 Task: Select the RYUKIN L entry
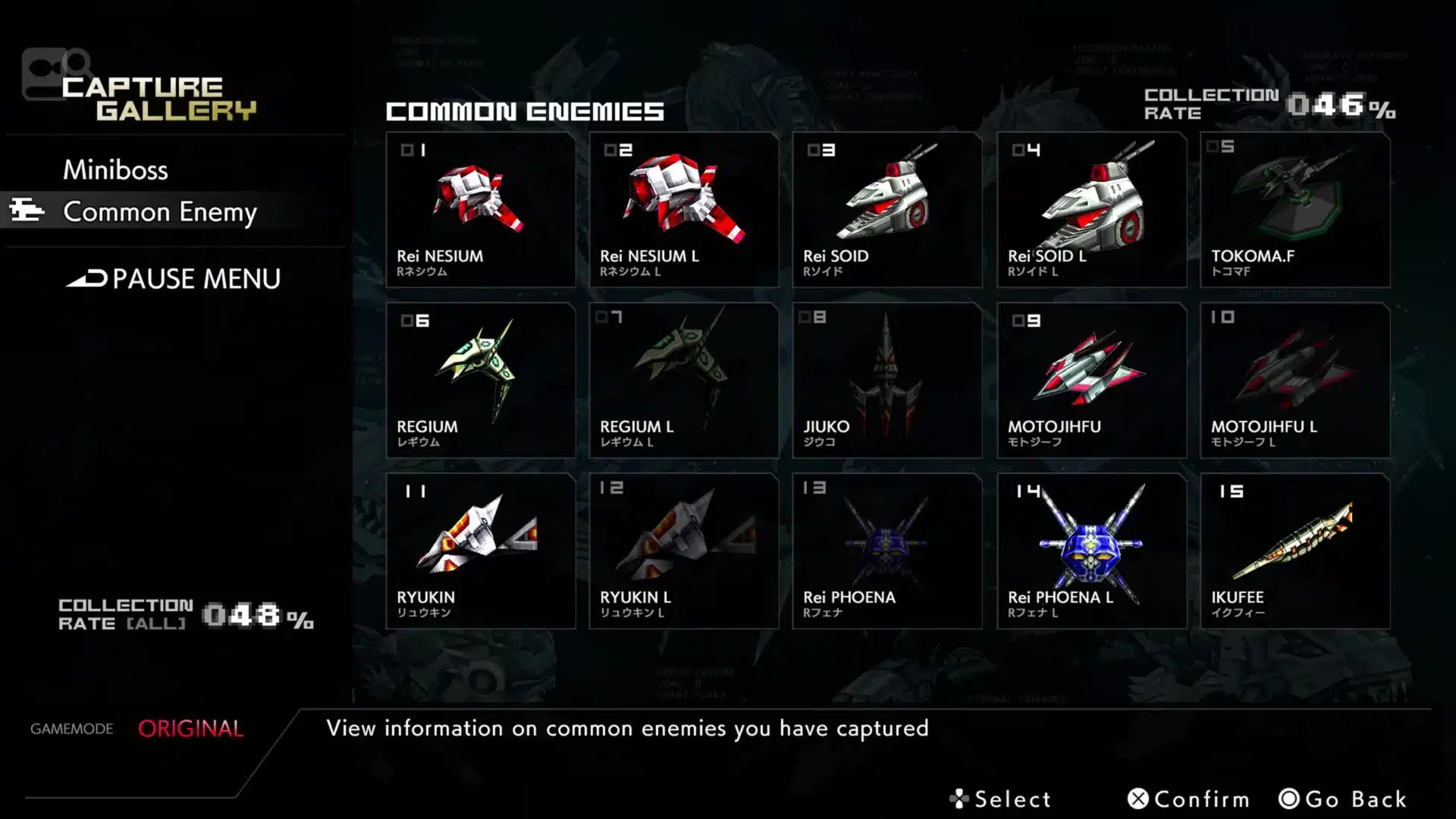684,551
